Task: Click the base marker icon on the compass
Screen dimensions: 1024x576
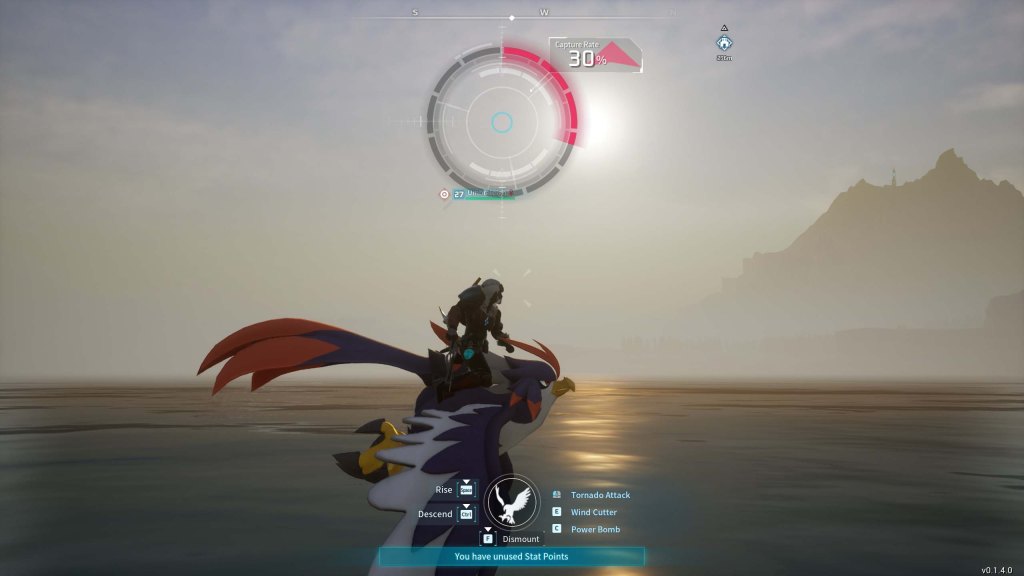Action: point(724,43)
